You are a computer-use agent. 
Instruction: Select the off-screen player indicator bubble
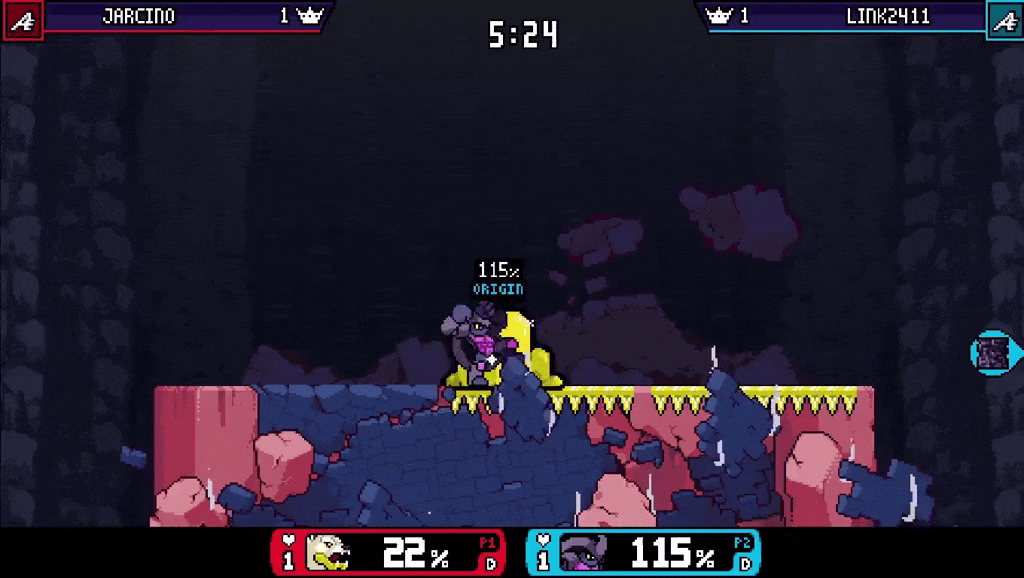coord(994,352)
